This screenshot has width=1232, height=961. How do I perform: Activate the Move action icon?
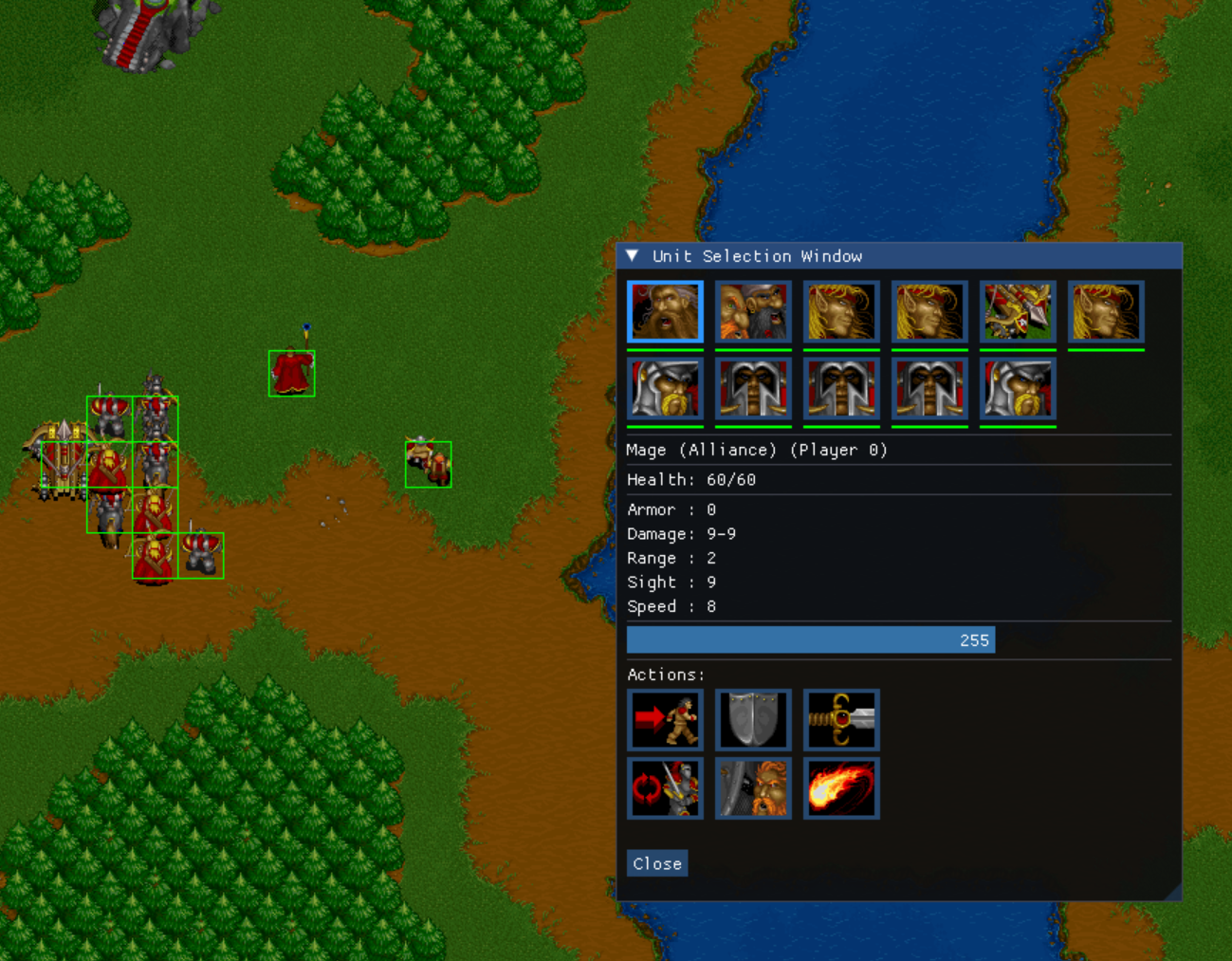tap(665, 720)
